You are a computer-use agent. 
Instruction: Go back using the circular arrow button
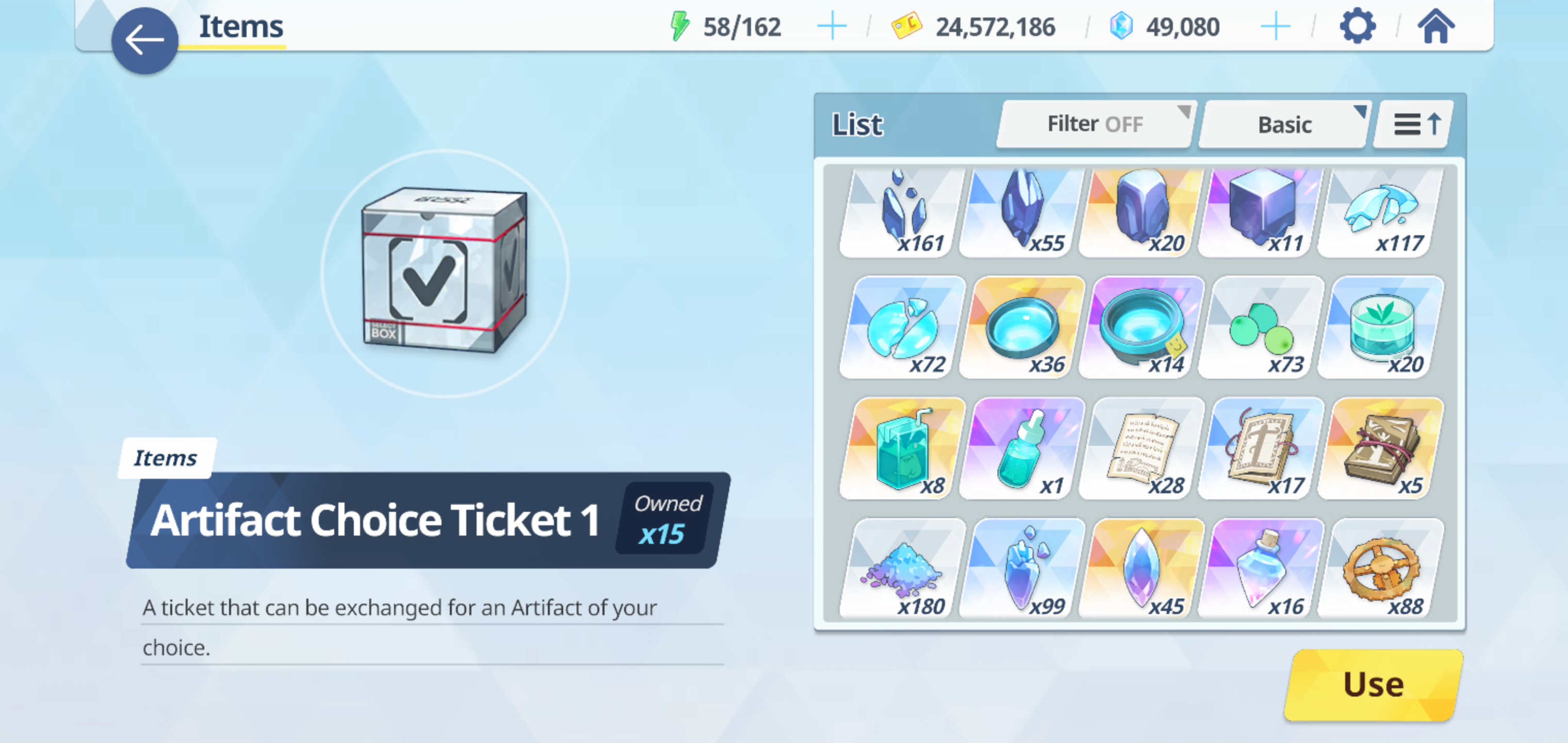tap(144, 40)
